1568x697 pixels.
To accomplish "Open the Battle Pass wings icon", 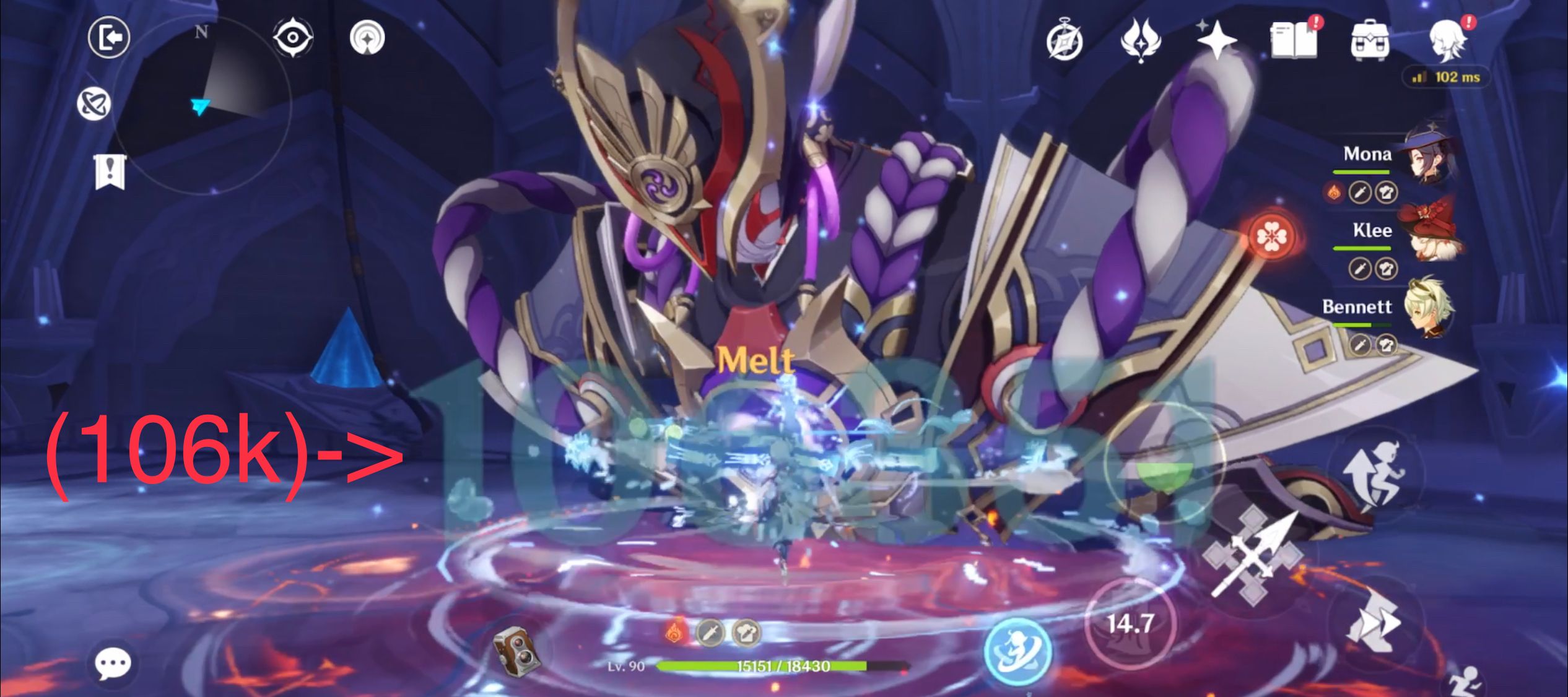I will [1143, 40].
